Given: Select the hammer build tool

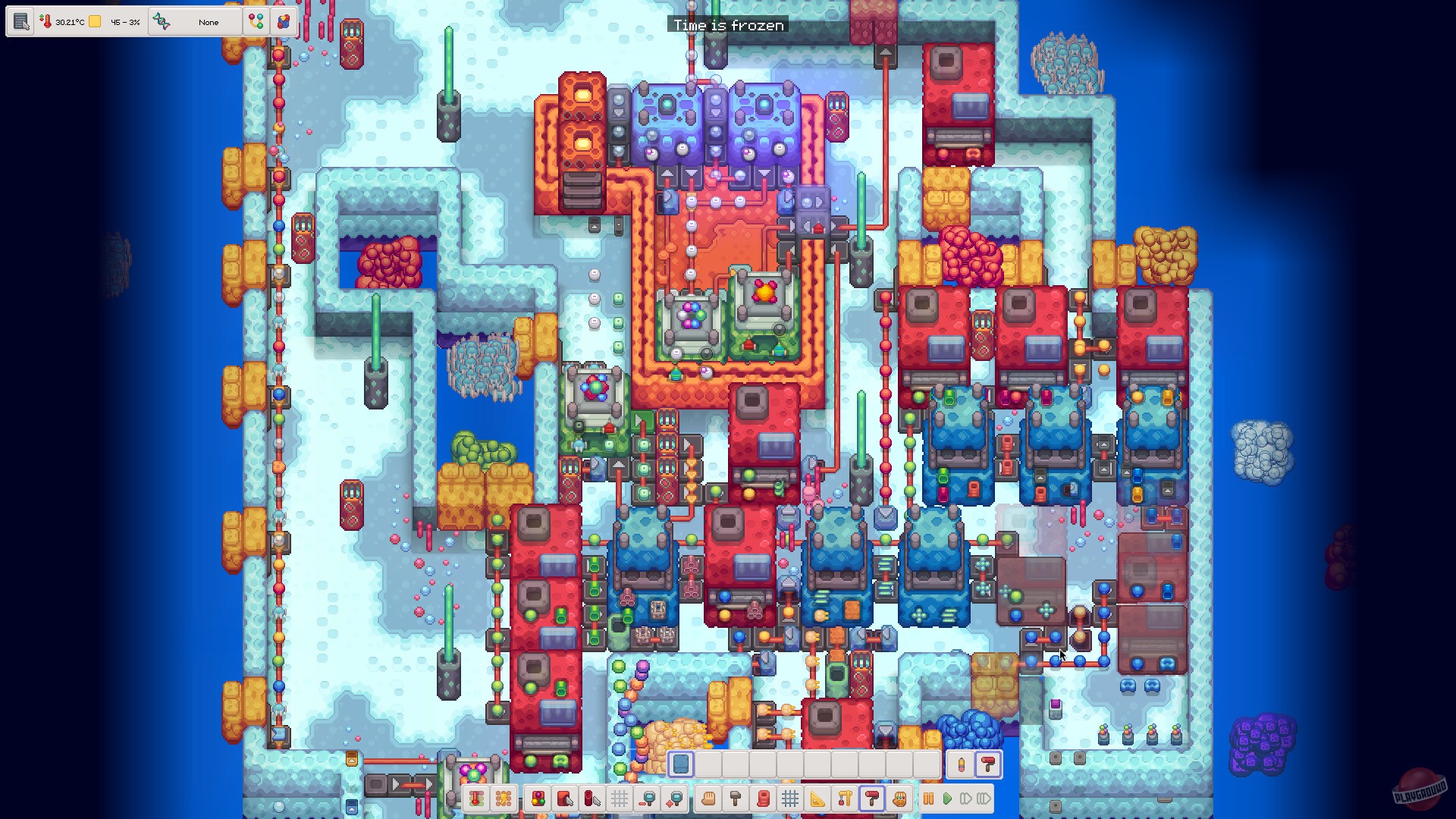Looking at the screenshot, I should pos(734,799).
